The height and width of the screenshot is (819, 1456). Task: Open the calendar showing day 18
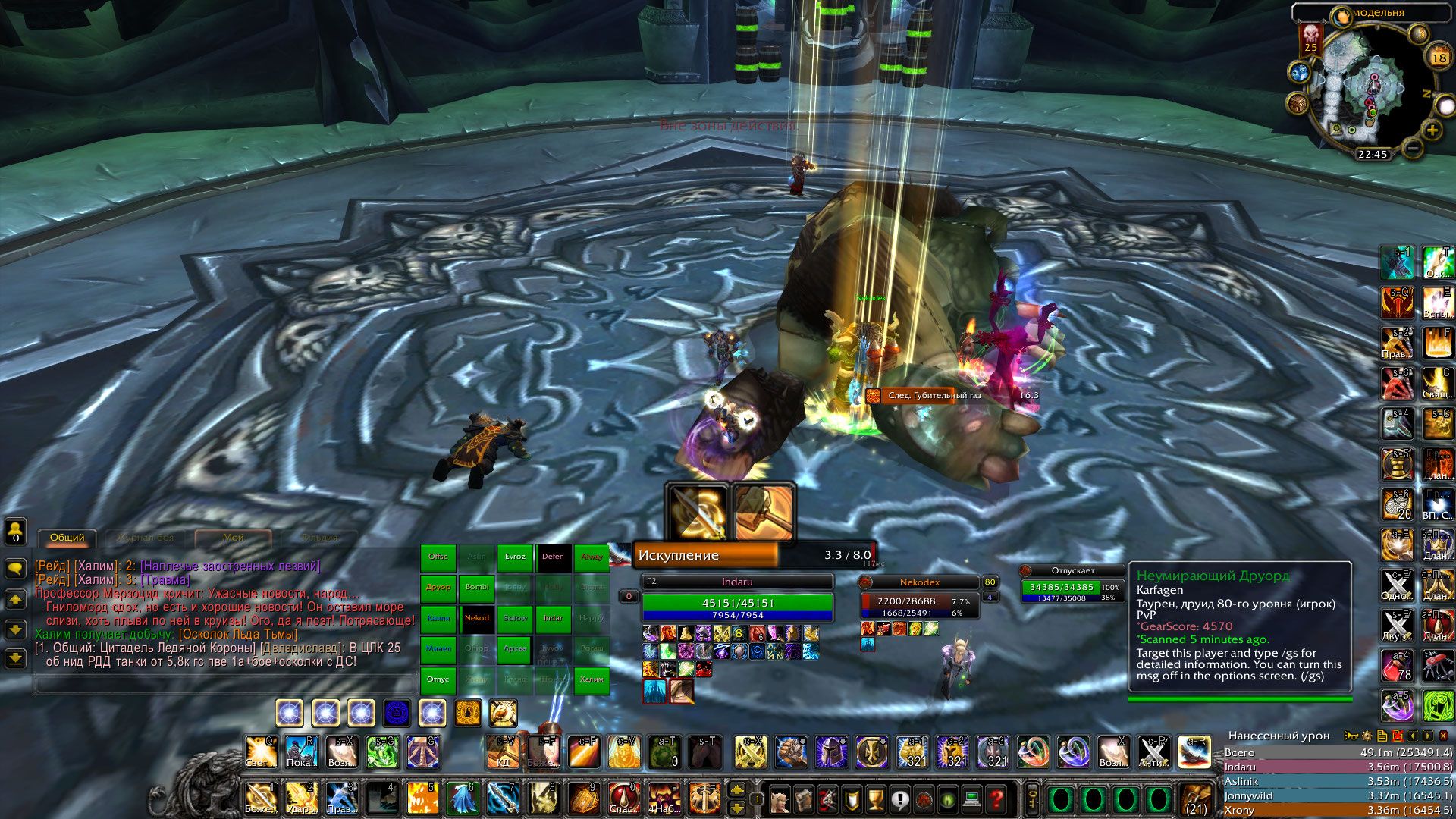point(1439,58)
